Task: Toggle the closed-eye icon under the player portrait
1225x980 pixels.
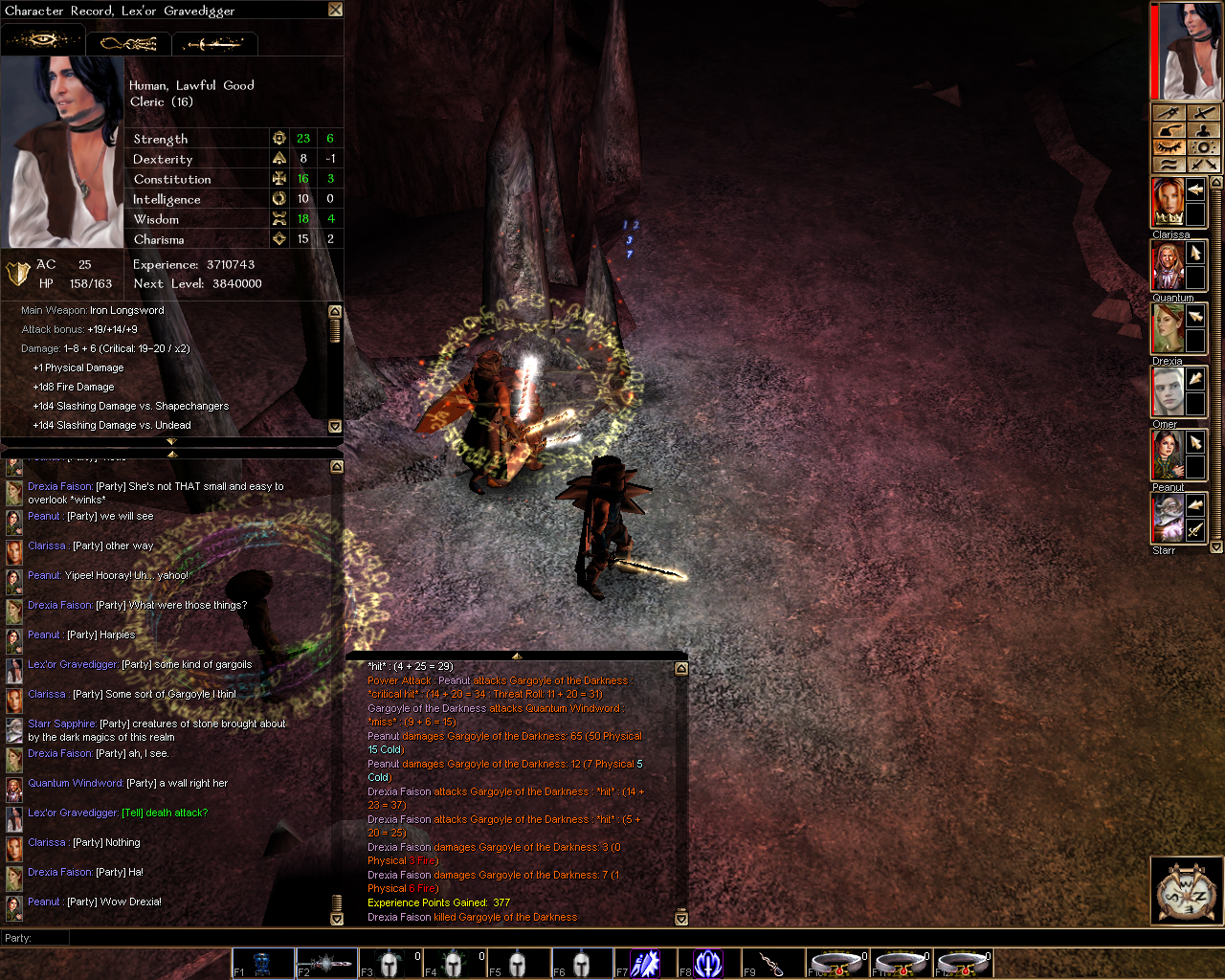Action: pos(1169,147)
